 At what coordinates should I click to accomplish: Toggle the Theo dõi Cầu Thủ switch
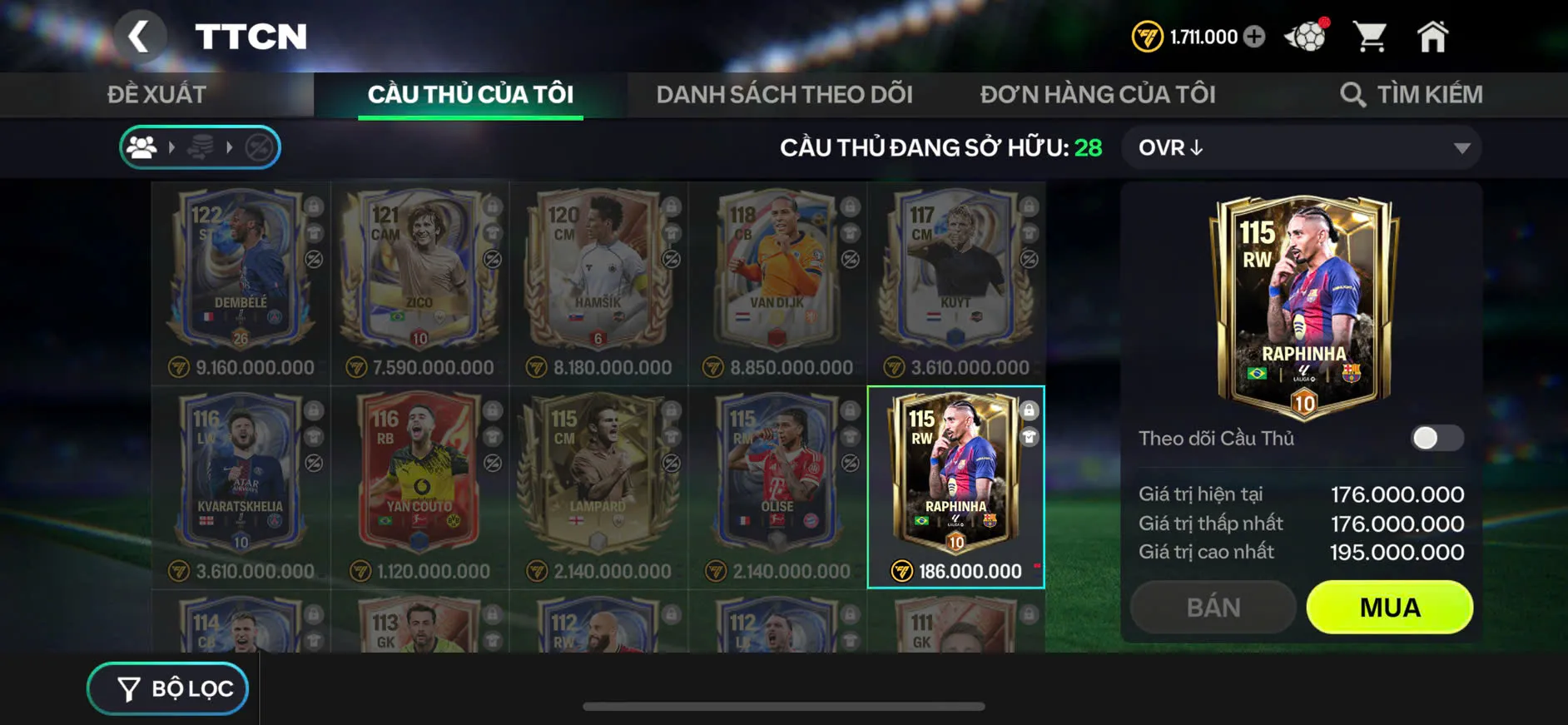click(1436, 439)
